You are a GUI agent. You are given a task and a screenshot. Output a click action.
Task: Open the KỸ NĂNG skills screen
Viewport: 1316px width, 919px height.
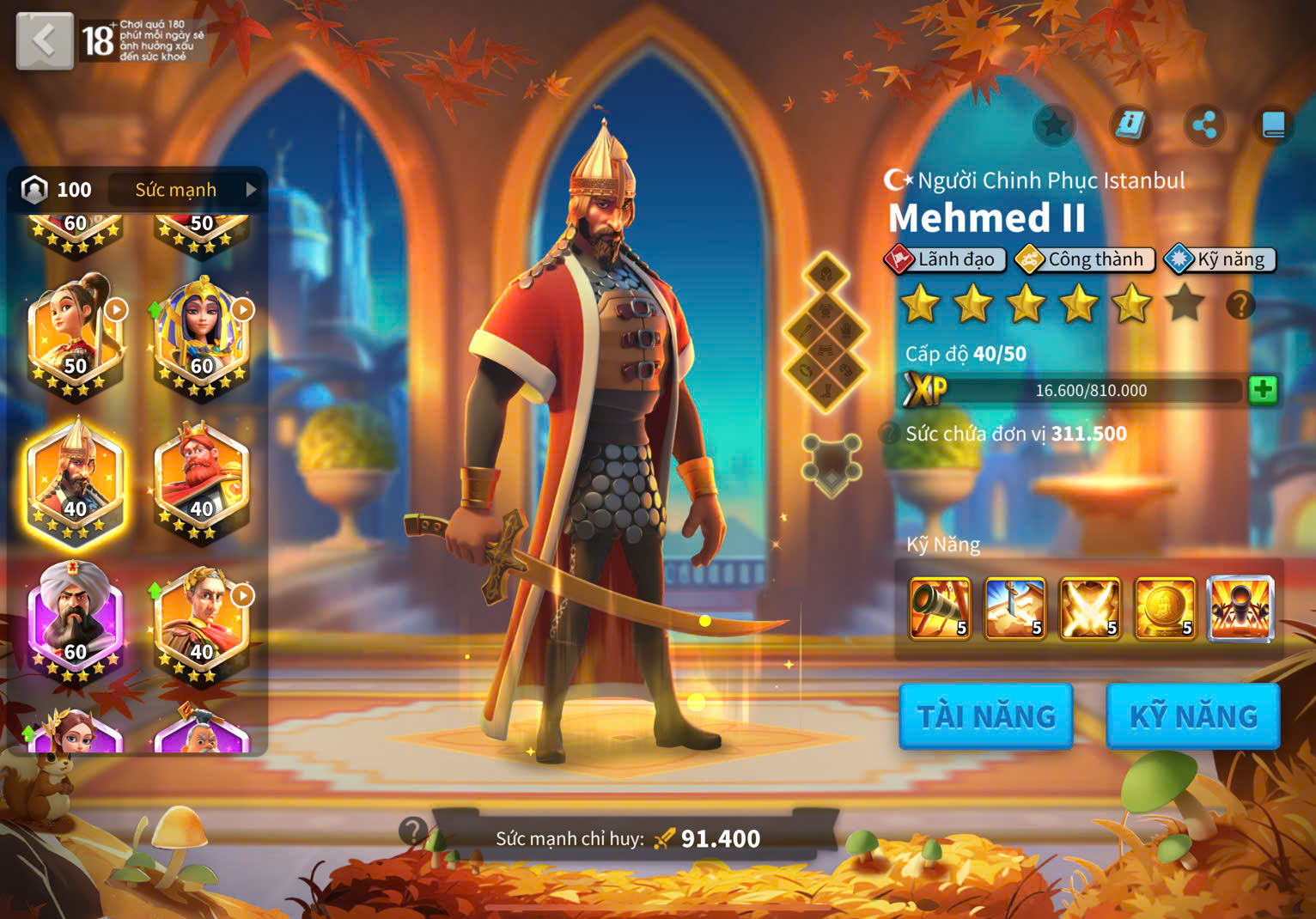coord(1192,716)
